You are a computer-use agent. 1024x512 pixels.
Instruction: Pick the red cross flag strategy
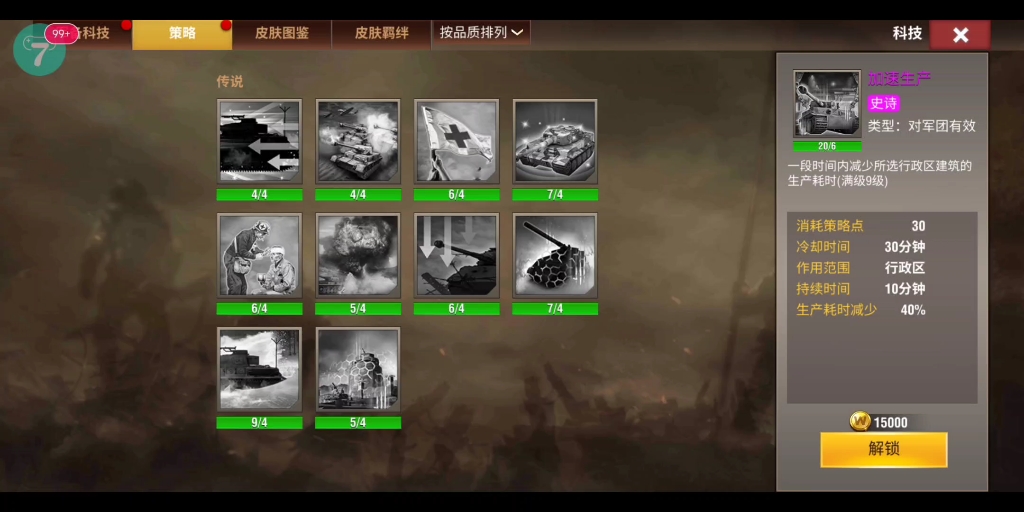[456, 140]
